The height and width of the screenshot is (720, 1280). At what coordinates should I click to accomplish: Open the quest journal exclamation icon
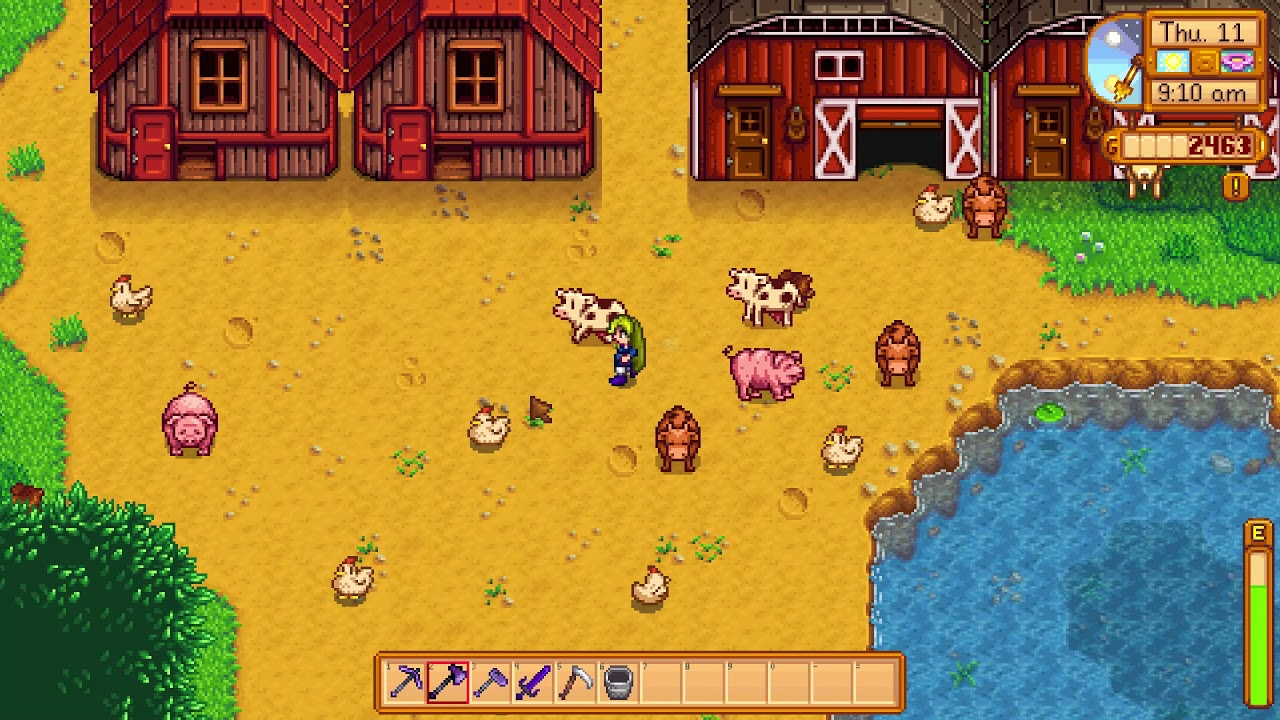pyautogui.click(x=1236, y=186)
